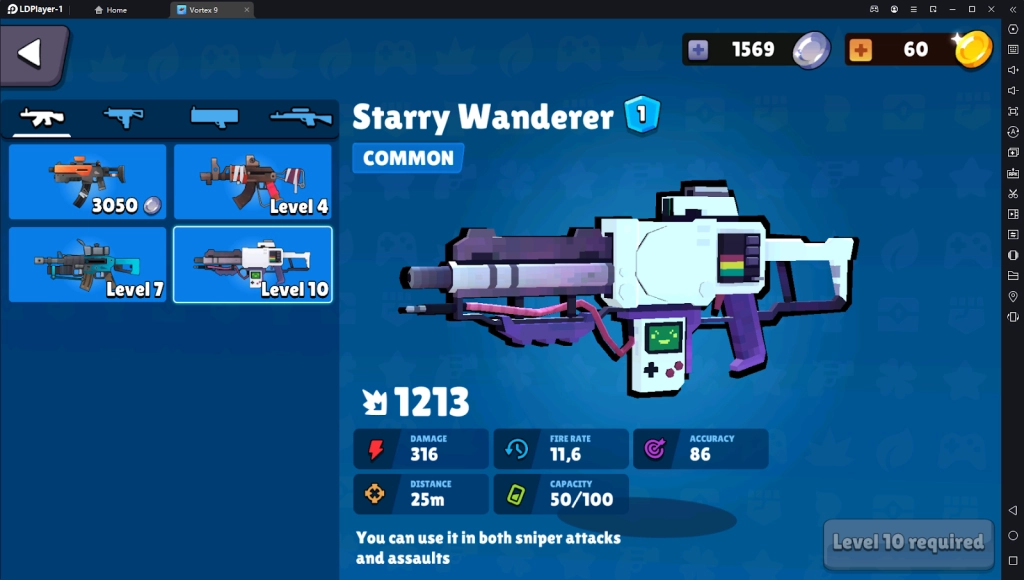Select the Level 10 Starry Wanderer tile
The width and height of the screenshot is (1024, 580).
tap(253, 265)
